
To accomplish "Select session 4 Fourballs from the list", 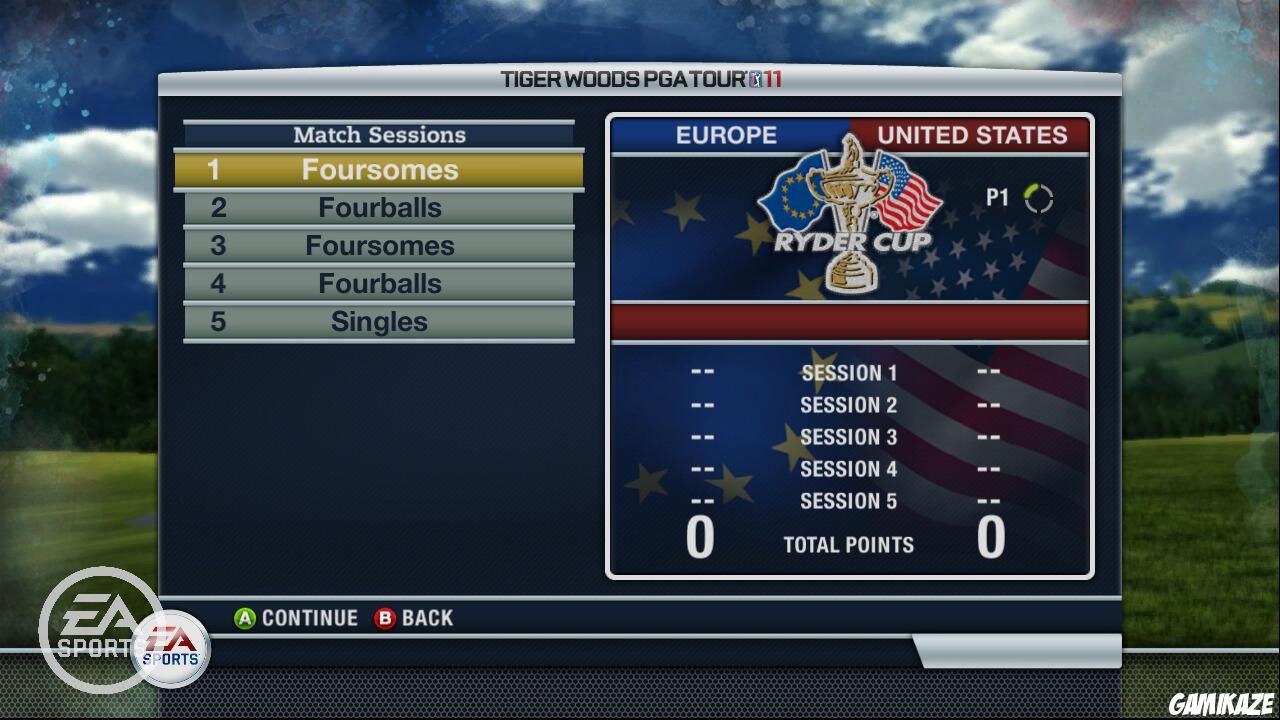I will [380, 283].
